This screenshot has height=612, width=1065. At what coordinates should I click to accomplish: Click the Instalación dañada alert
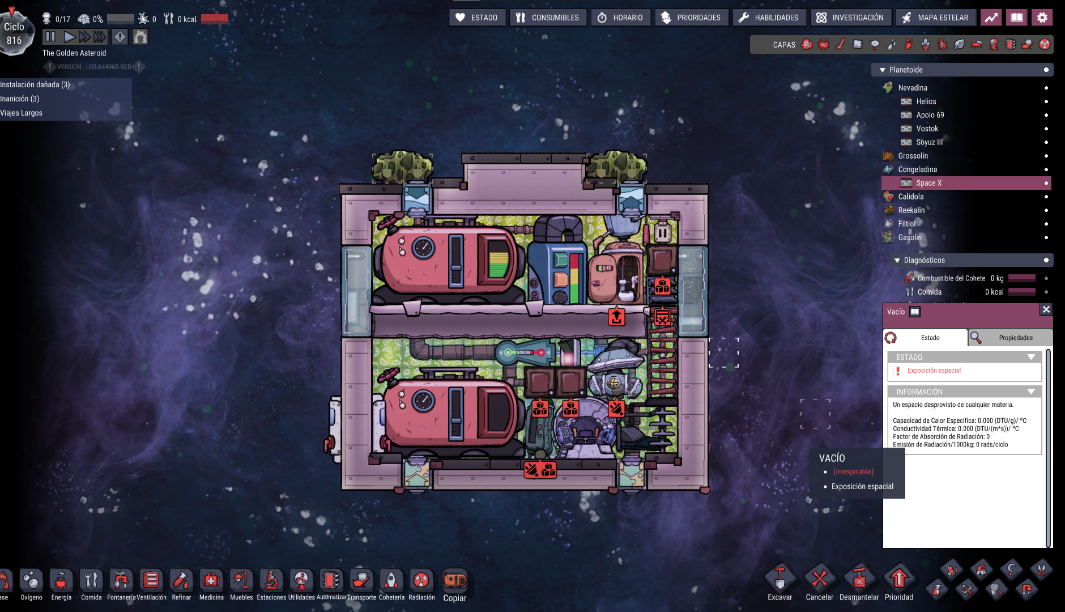click(x=36, y=84)
